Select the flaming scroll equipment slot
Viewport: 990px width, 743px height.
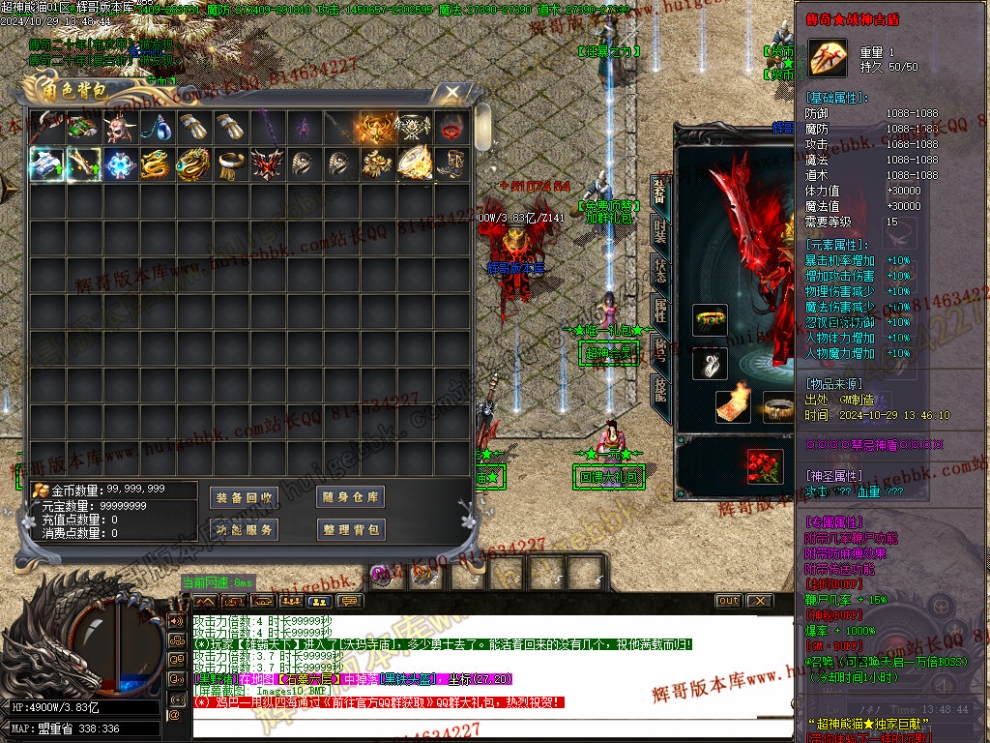[x=733, y=401]
